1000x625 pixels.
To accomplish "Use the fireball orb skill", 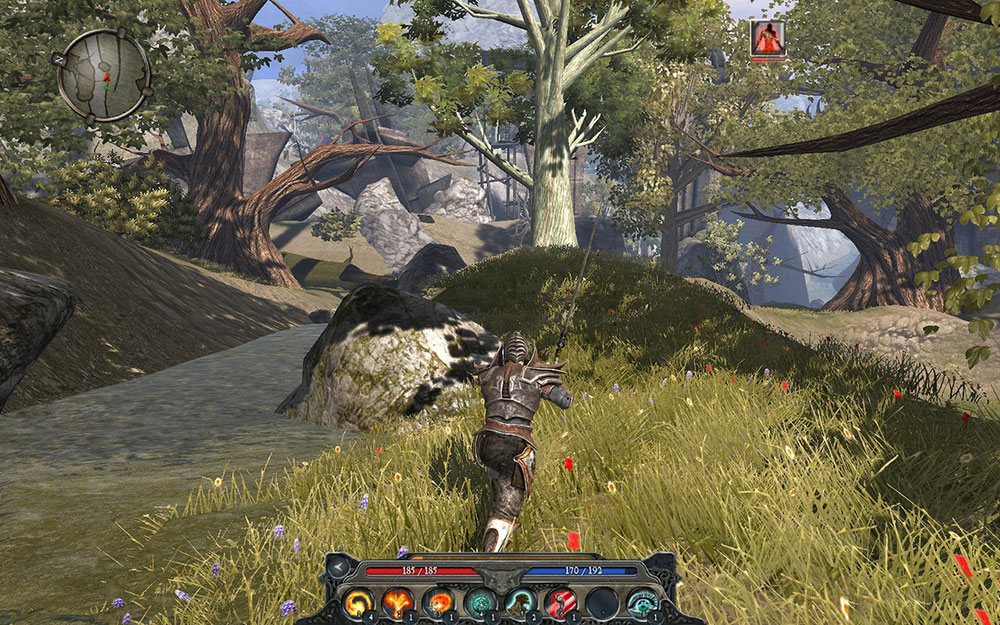I will (439, 603).
